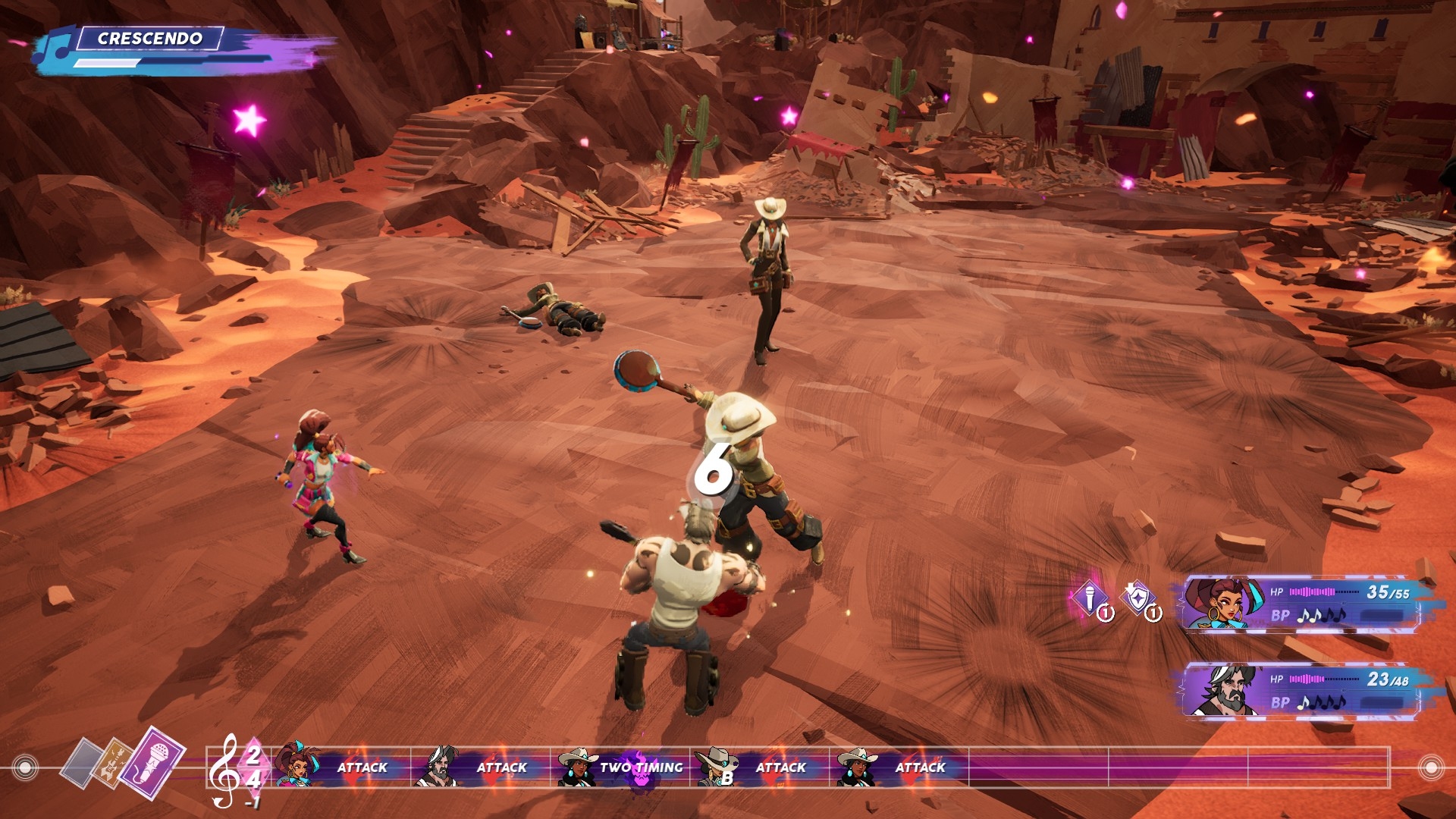Select the purple microphone card

153,761
